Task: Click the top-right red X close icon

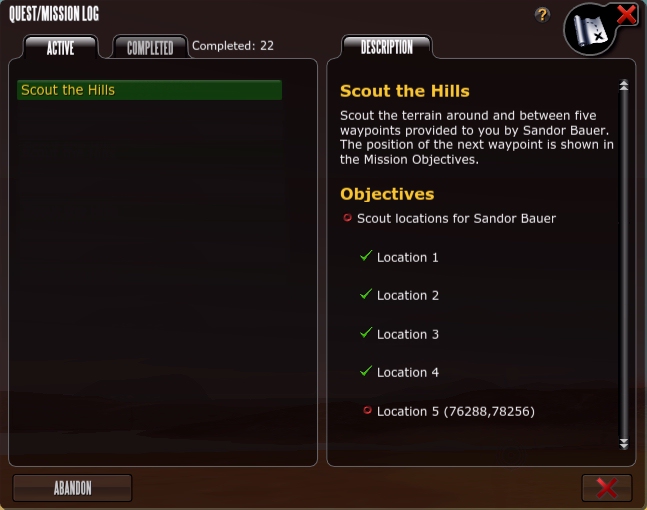Action: tap(626, 14)
